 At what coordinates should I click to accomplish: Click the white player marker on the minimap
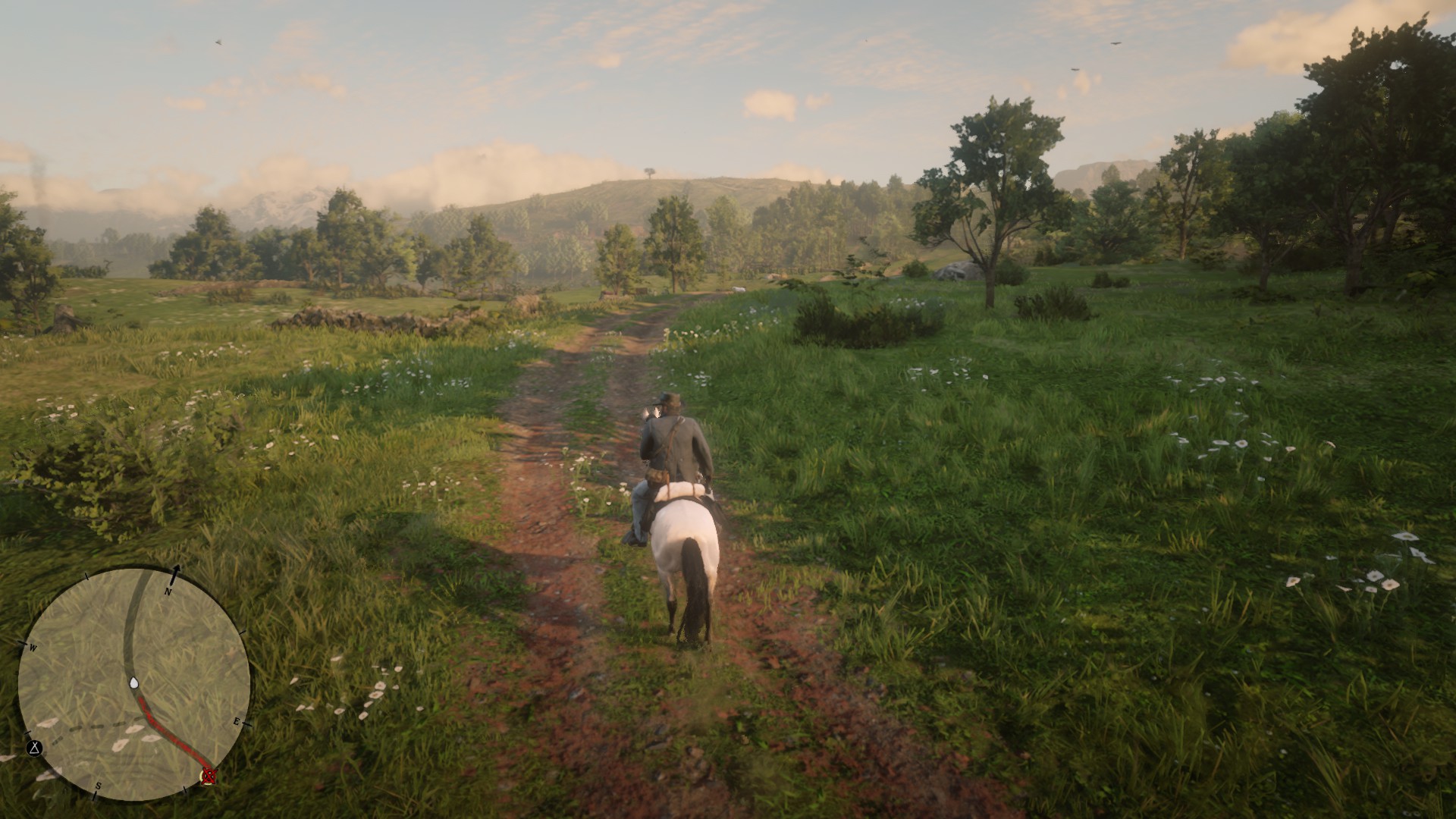[x=134, y=683]
